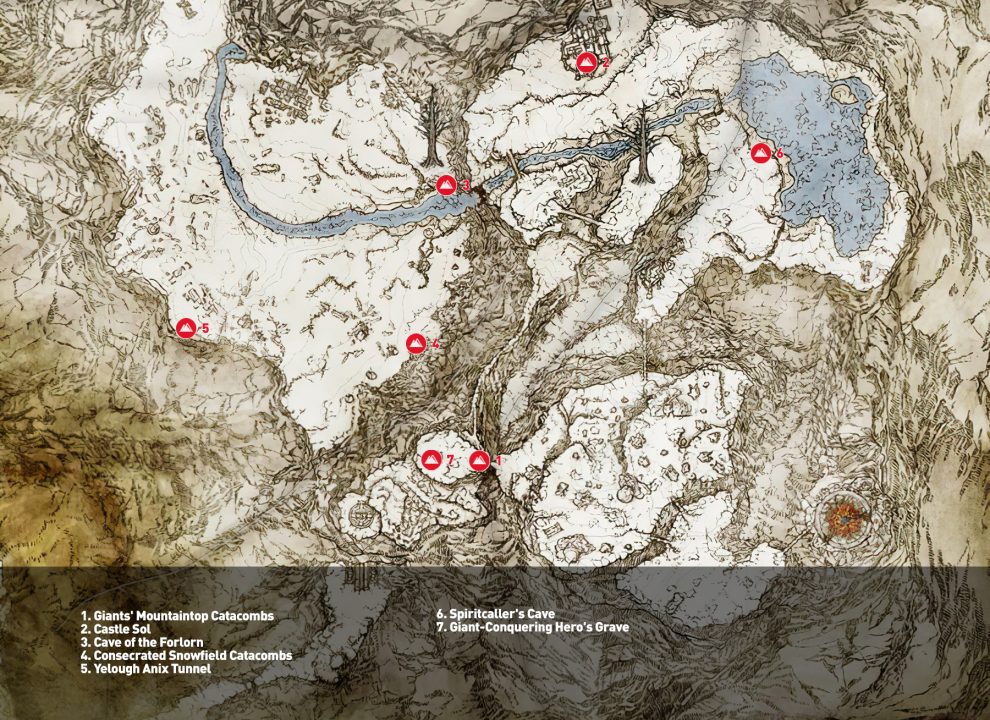This screenshot has width=990, height=720.
Task: Click marker 5, Yelough Anix Tunnel
Action: click(186, 328)
